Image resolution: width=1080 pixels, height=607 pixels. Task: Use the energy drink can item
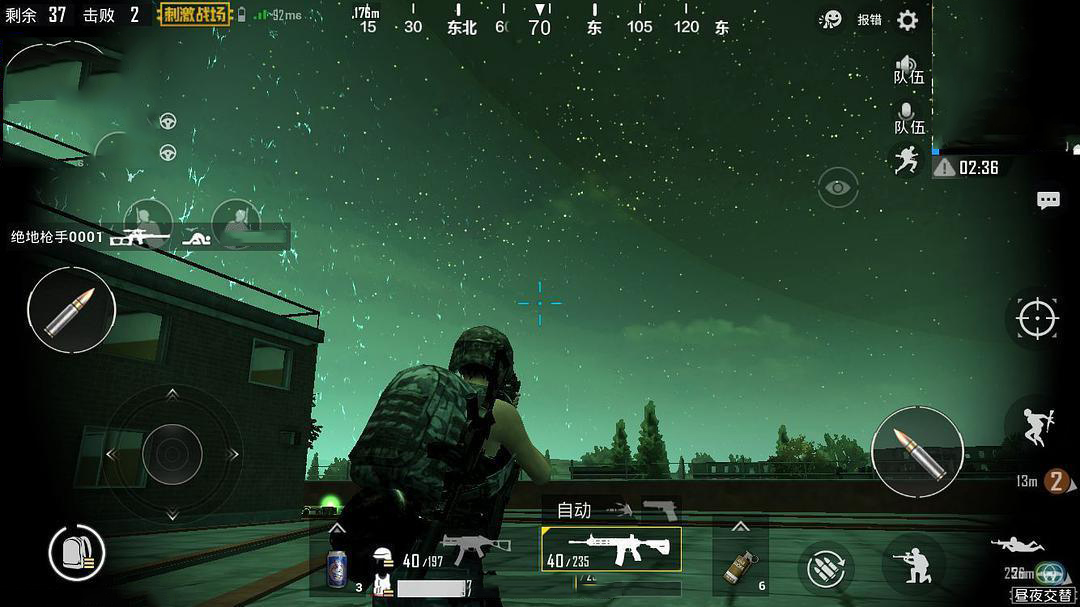tap(337, 569)
